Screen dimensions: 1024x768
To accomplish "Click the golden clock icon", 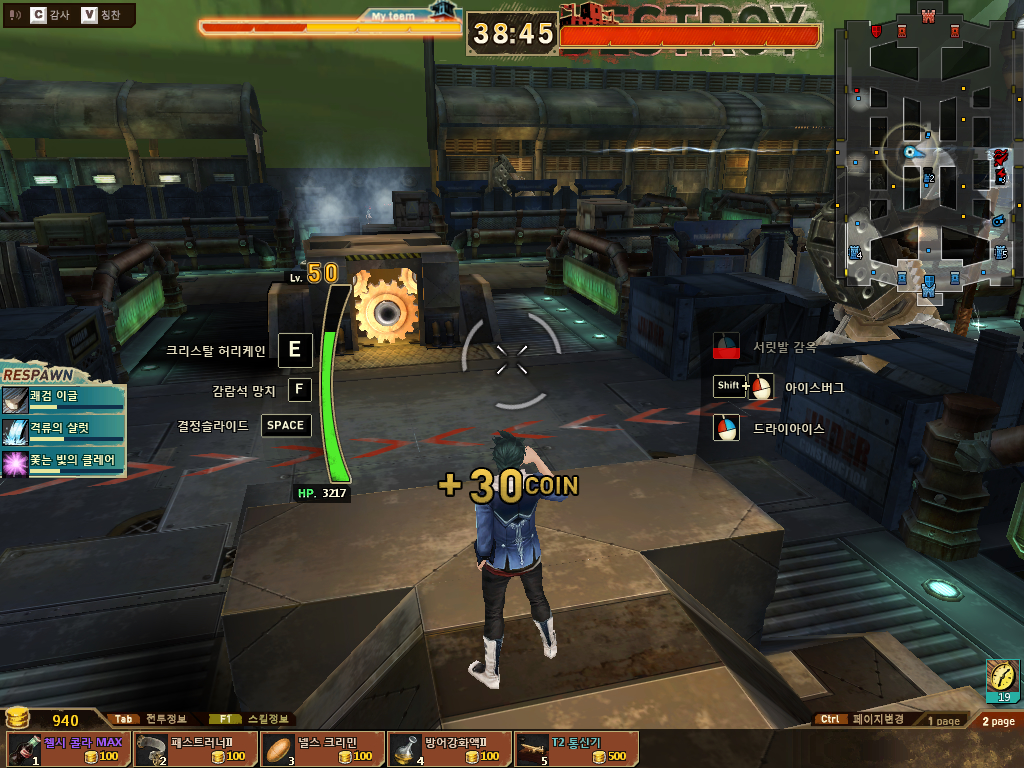I will [1001, 676].
